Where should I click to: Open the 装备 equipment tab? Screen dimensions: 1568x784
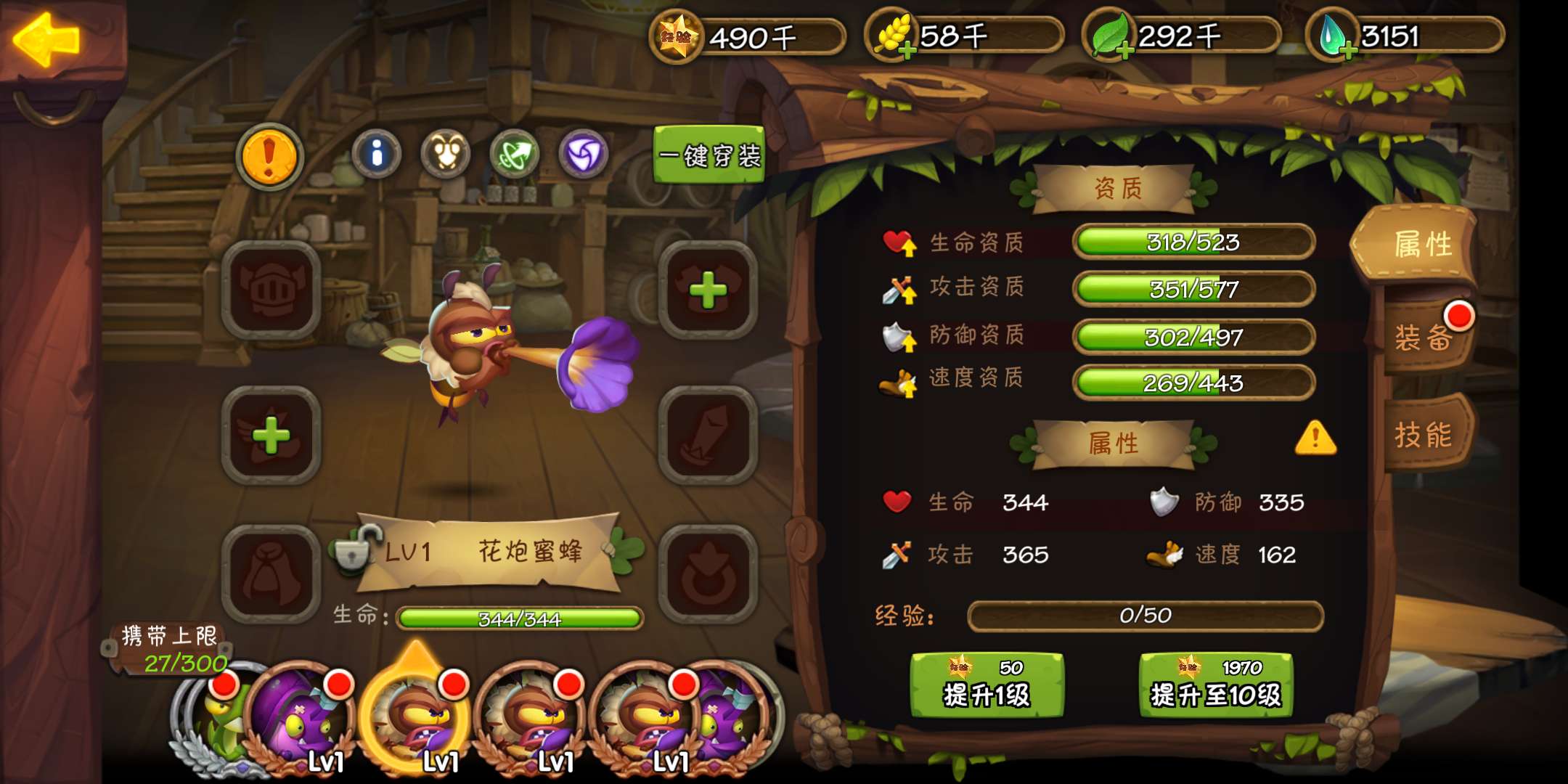pos(1424,337)
